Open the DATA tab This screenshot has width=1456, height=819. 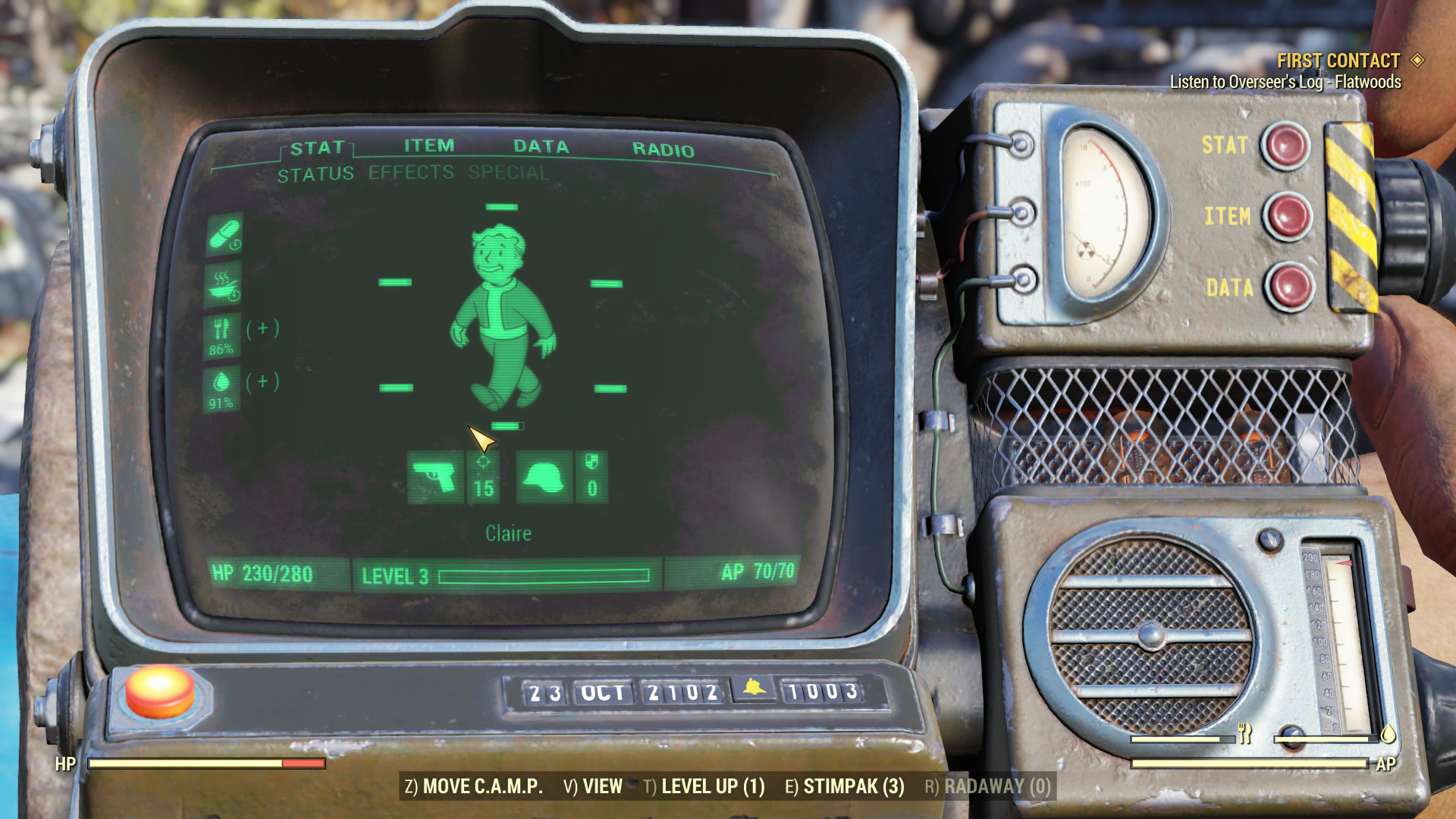(541, 146)
